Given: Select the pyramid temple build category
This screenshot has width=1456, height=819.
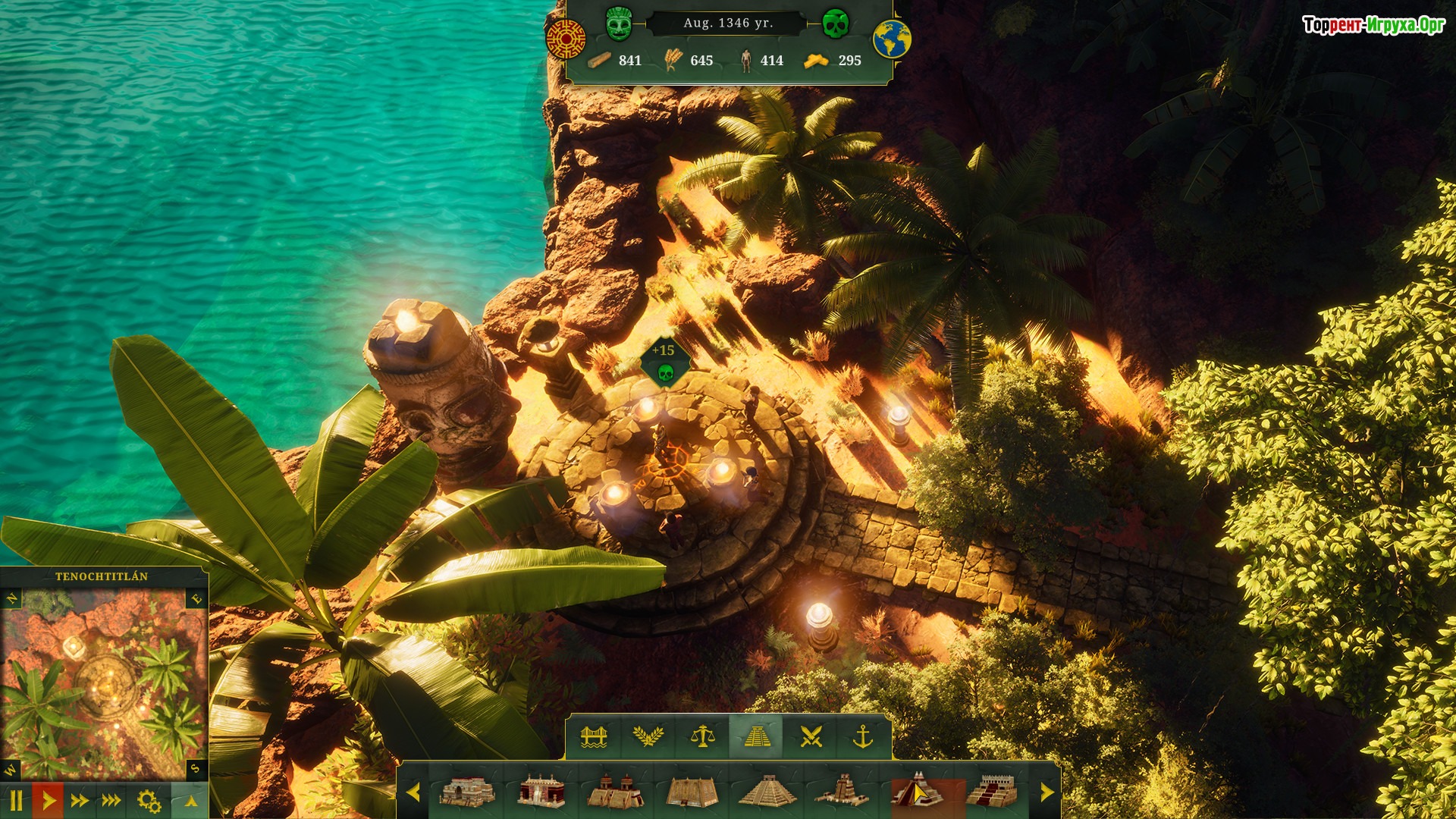Looking at the screenshot, I should coord(756,736).
